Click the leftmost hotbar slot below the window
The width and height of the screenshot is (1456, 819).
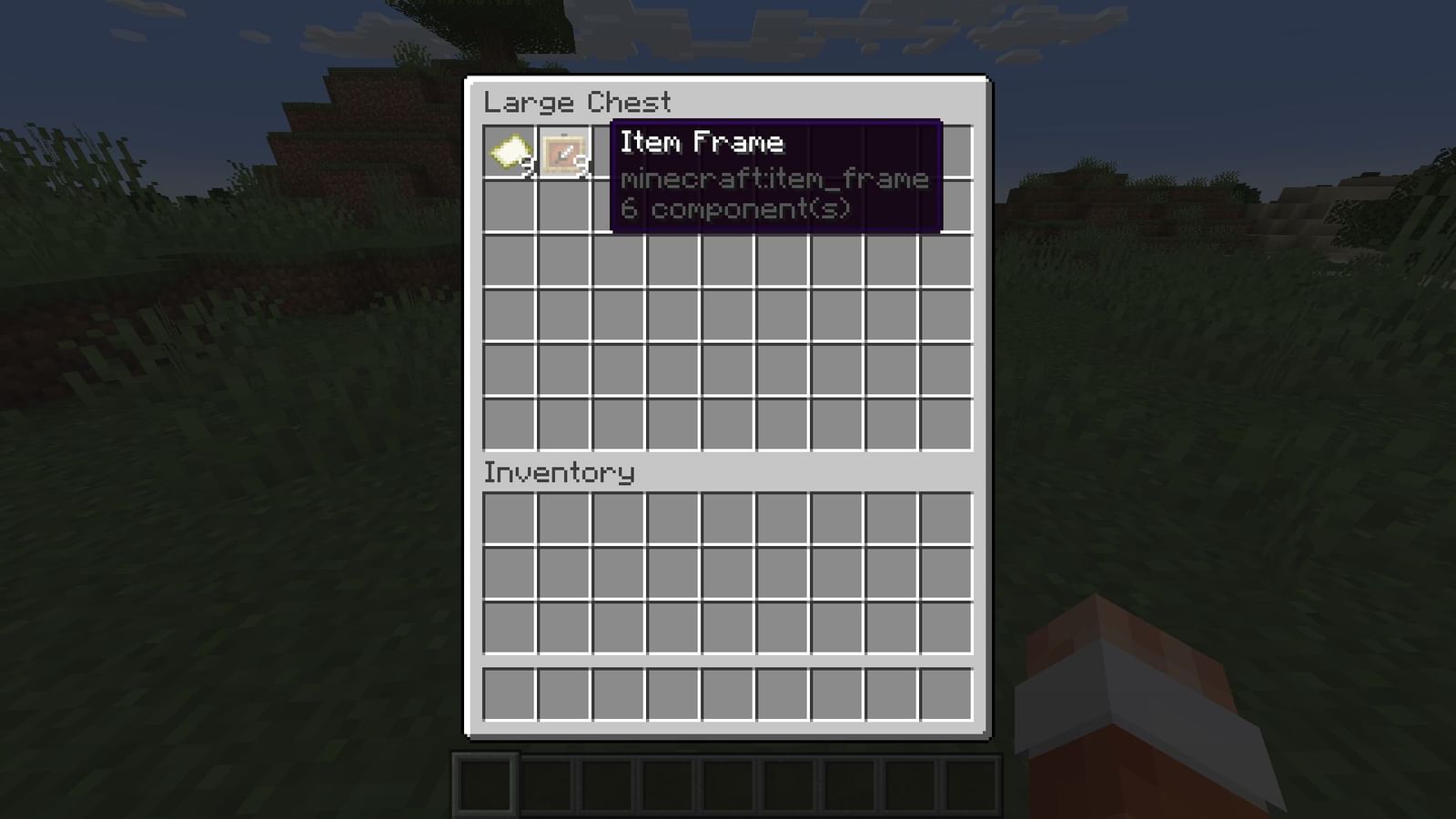[x=489, y=783]
